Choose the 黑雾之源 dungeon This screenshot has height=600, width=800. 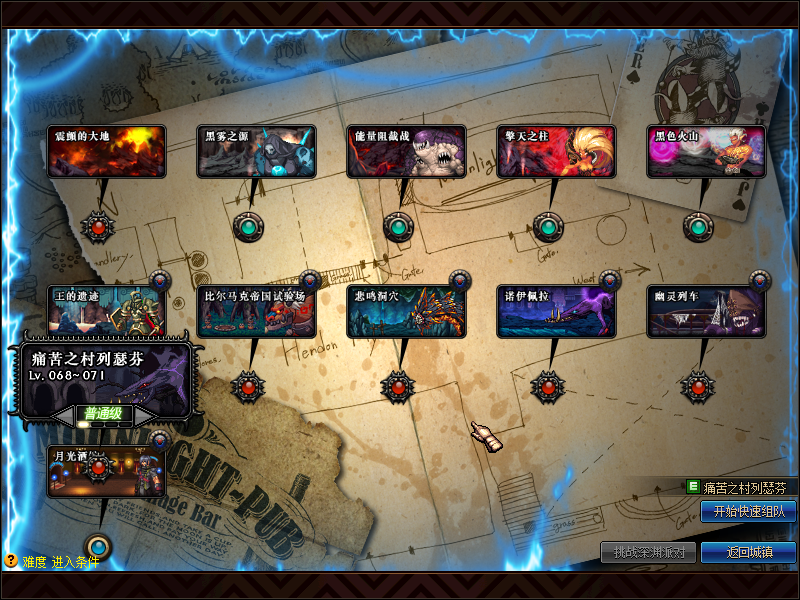point(256,152)
